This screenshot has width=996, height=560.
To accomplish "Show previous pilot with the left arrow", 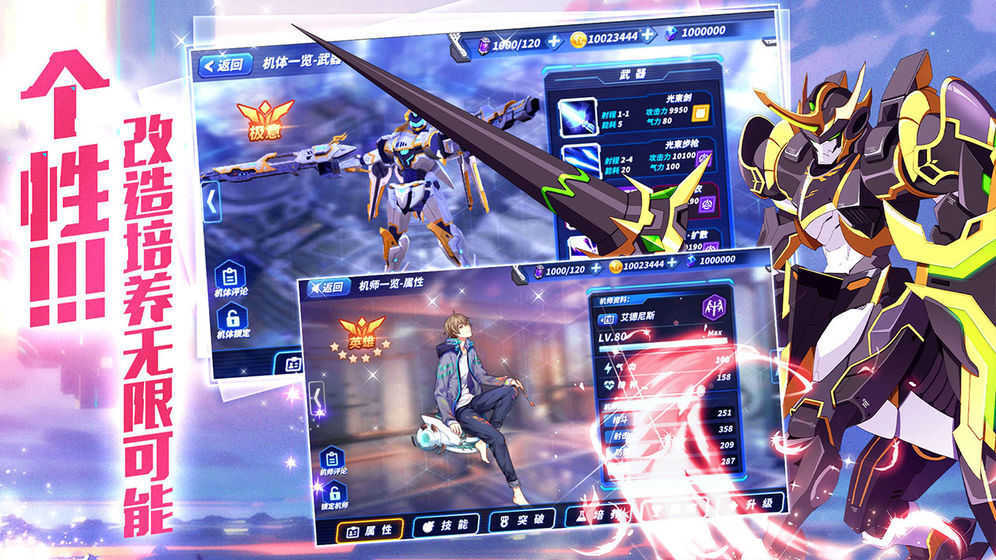I will tap(318, 402).
